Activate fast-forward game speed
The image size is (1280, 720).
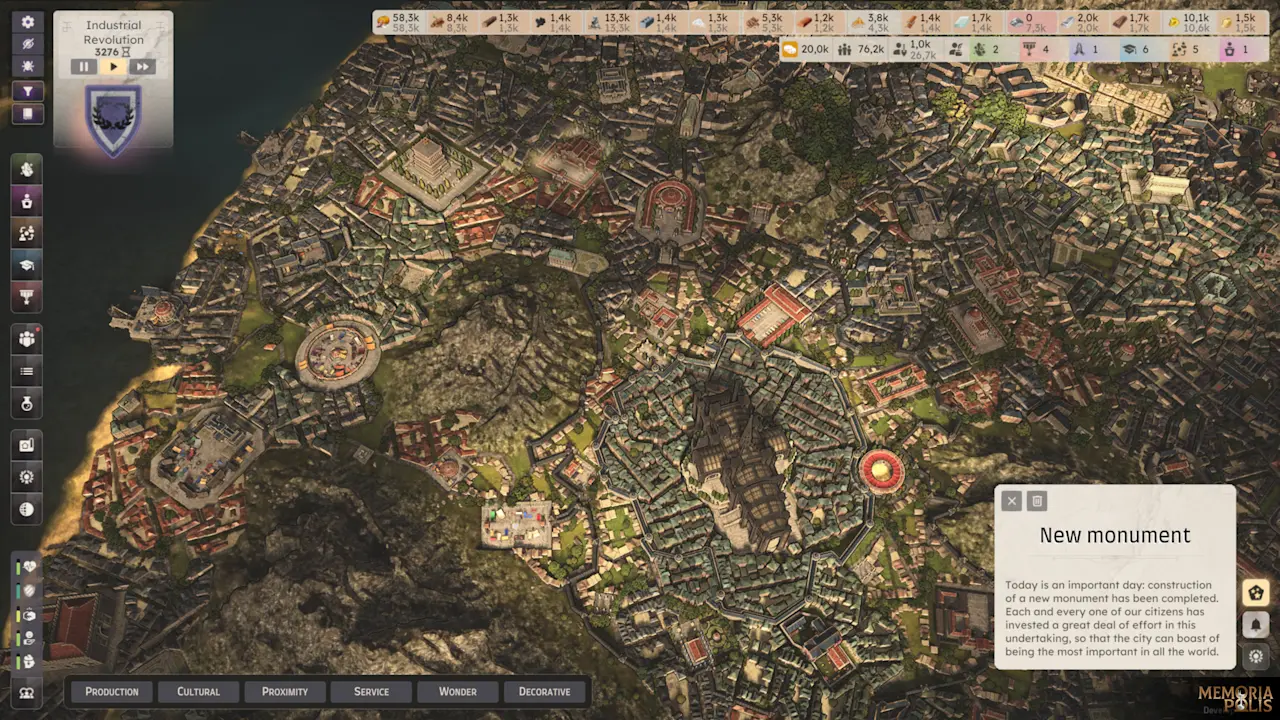(142, 67)
